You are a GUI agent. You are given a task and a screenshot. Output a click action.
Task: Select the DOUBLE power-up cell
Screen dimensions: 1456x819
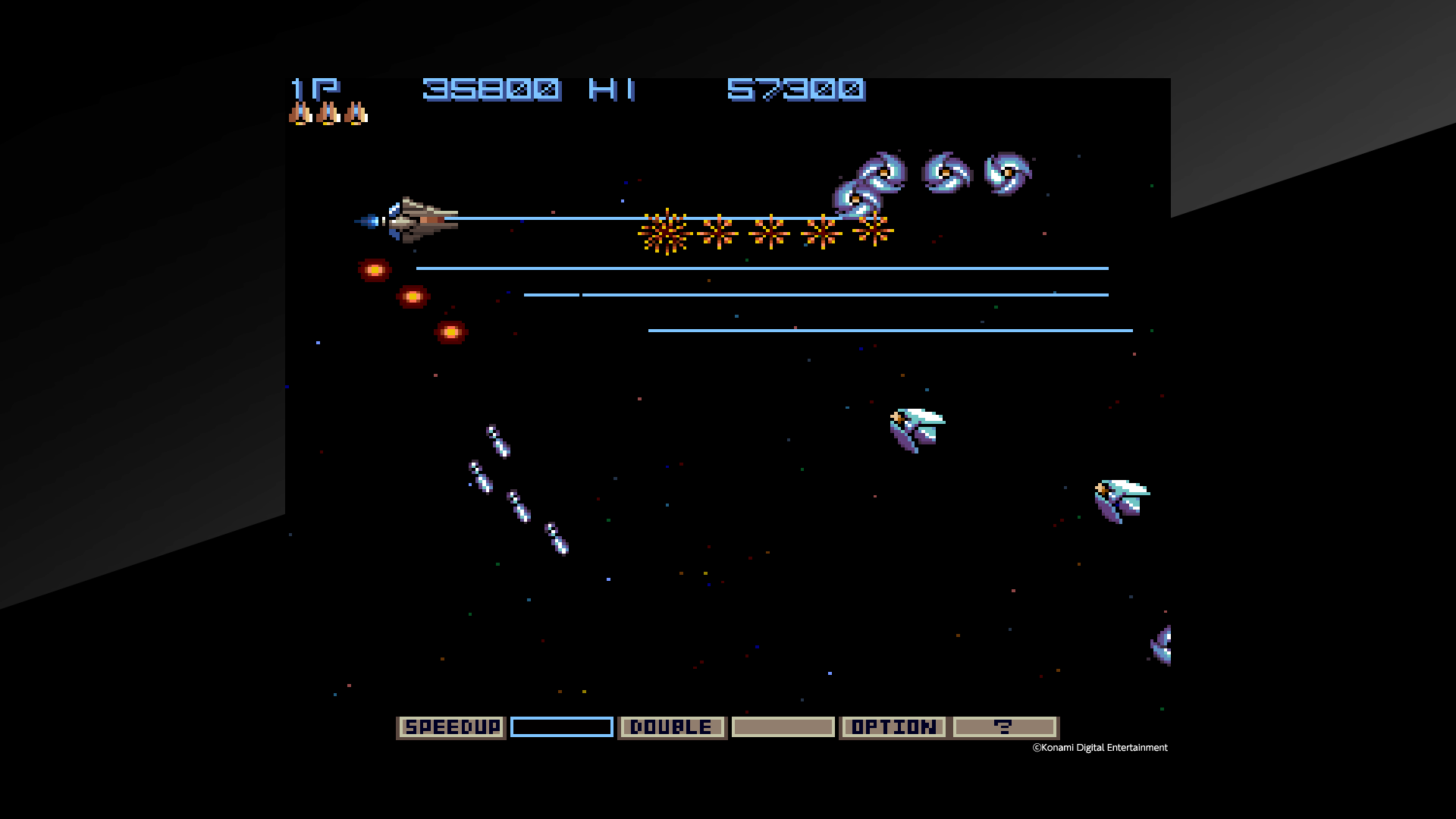672,726
